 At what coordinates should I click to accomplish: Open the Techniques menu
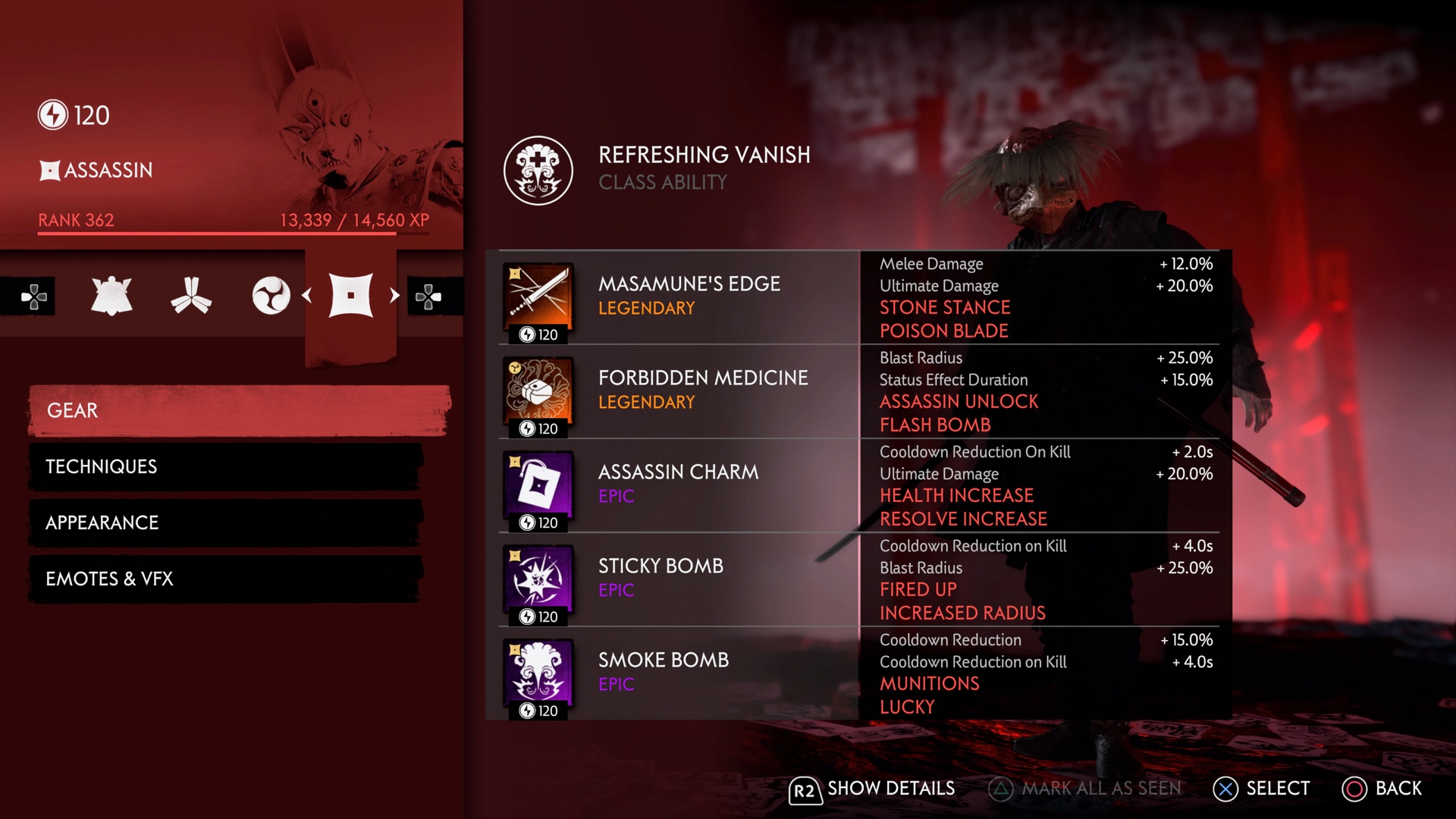click(225, 466)
